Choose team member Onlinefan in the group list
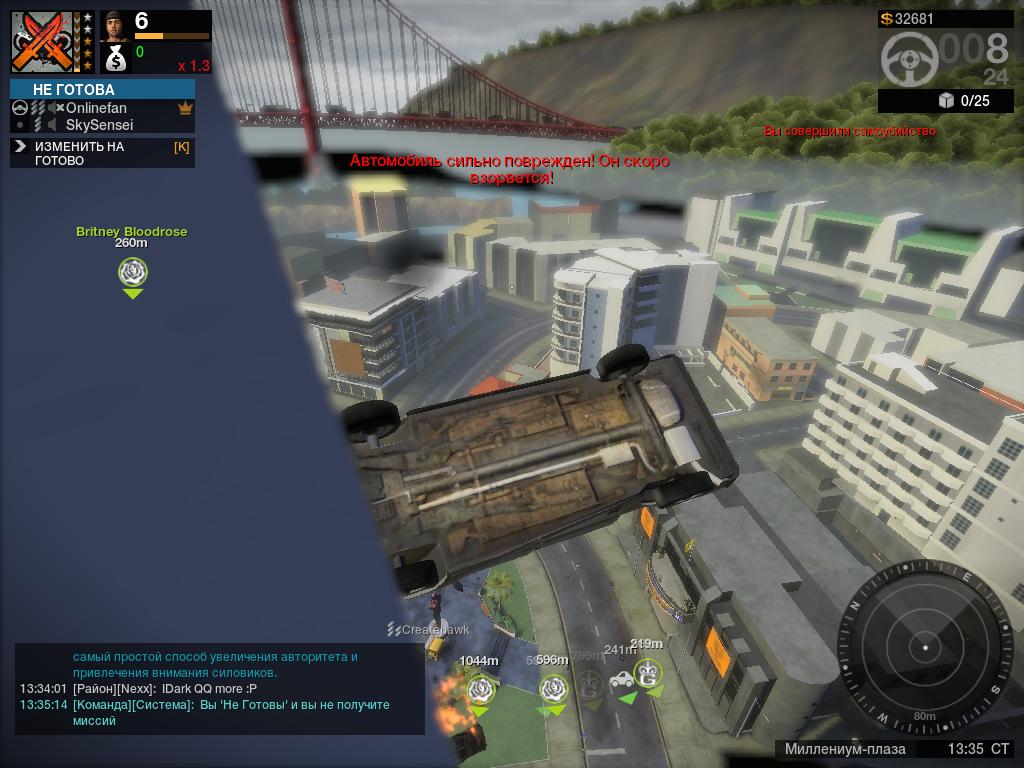This screenshot has height=768, width=1024. coord(96,108)
